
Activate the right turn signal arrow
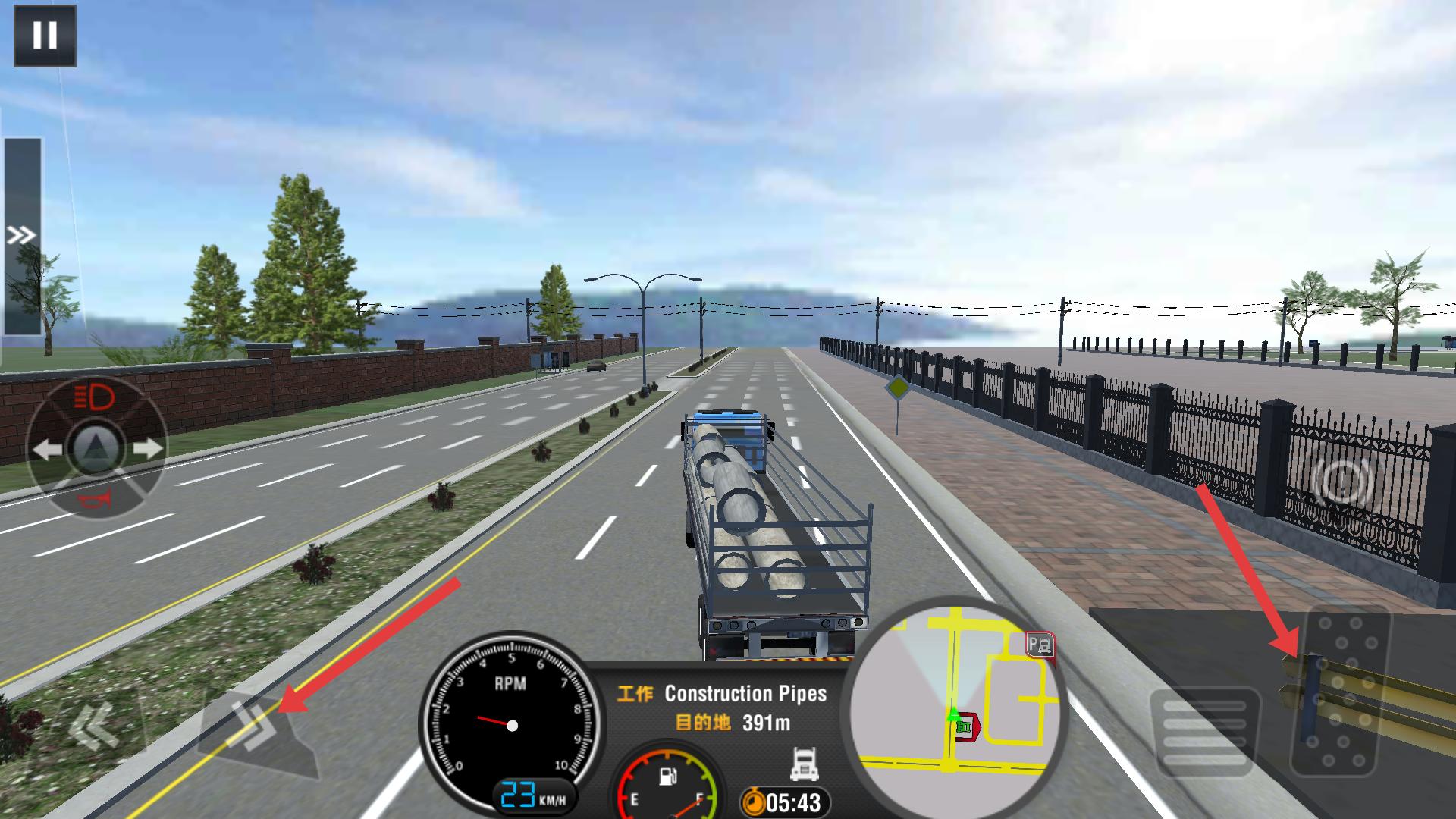[147, 449]
